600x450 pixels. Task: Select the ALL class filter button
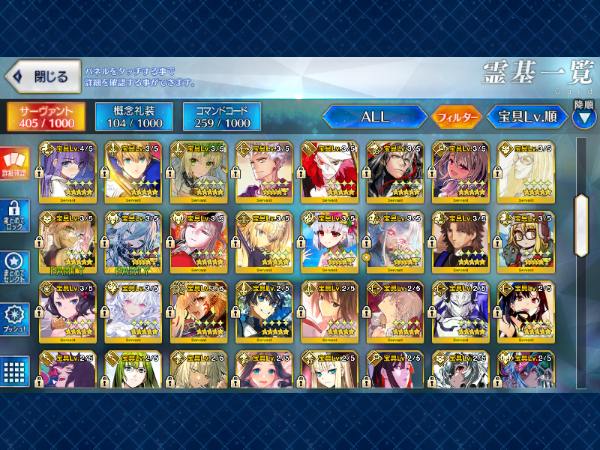[375, 117]
